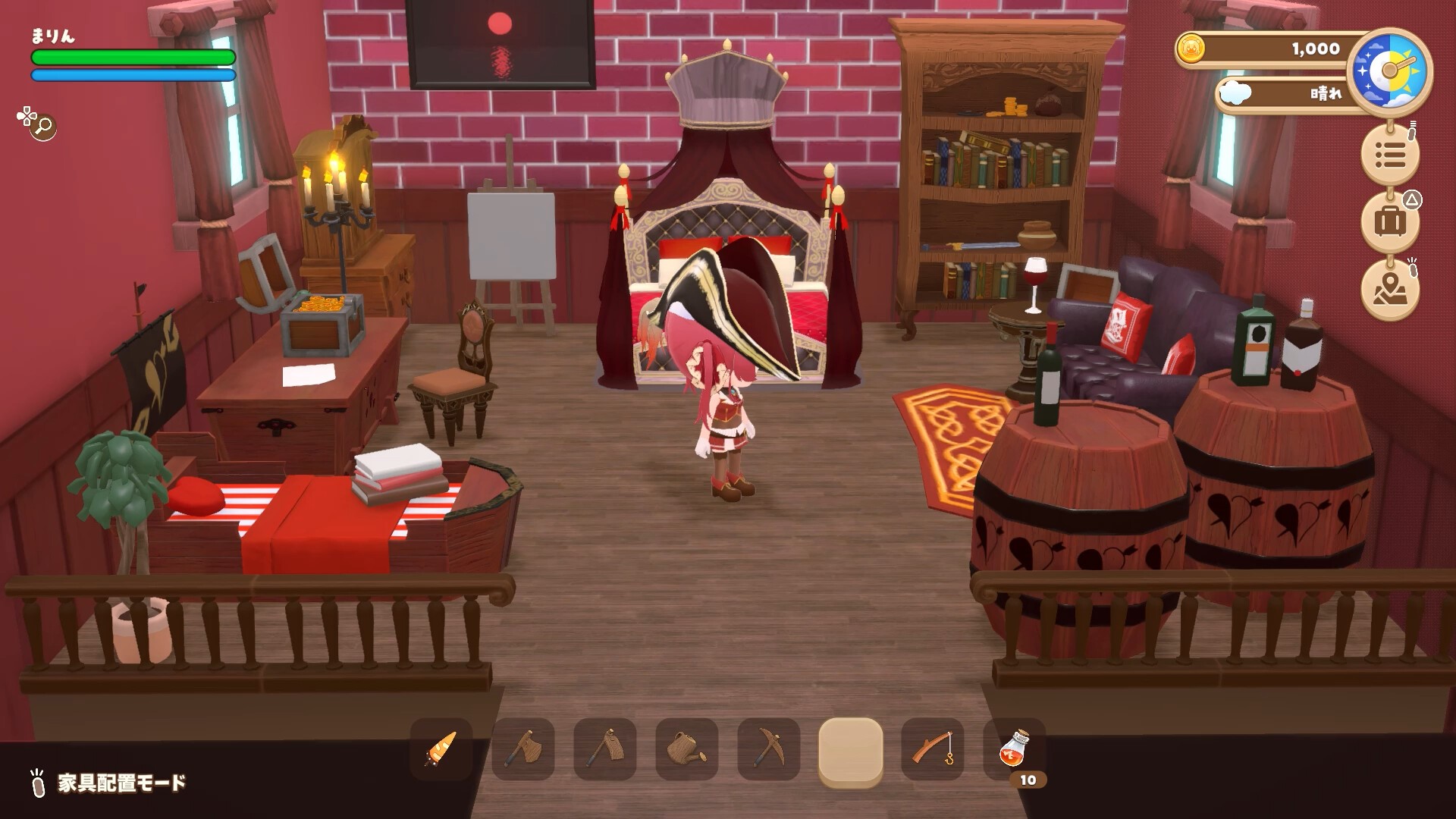Show the map with the pin icon

pyautogui.click(x=1390, y=288)
